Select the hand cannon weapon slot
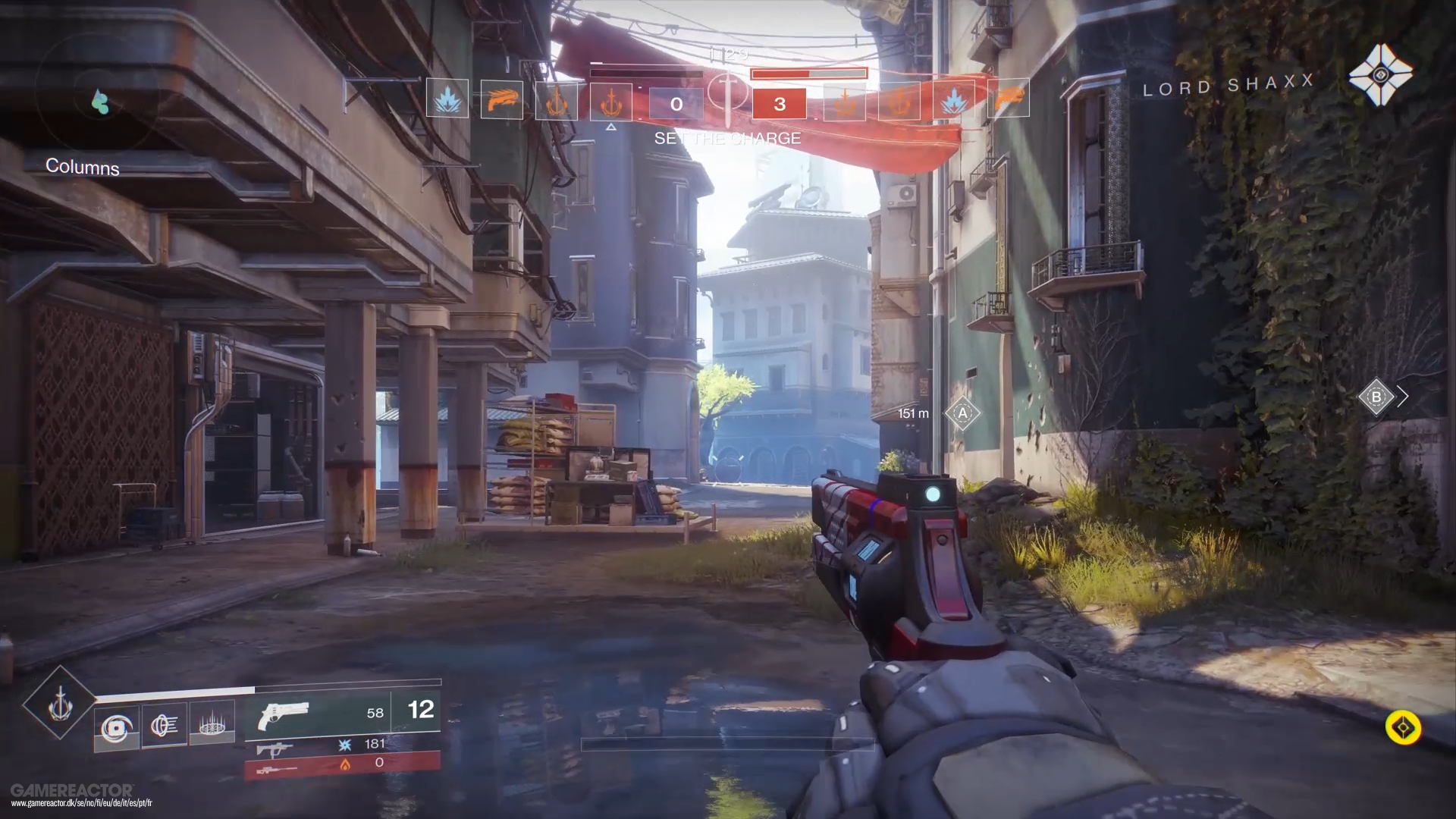This screenshot has width=1456, height=819. pos(318,714)
